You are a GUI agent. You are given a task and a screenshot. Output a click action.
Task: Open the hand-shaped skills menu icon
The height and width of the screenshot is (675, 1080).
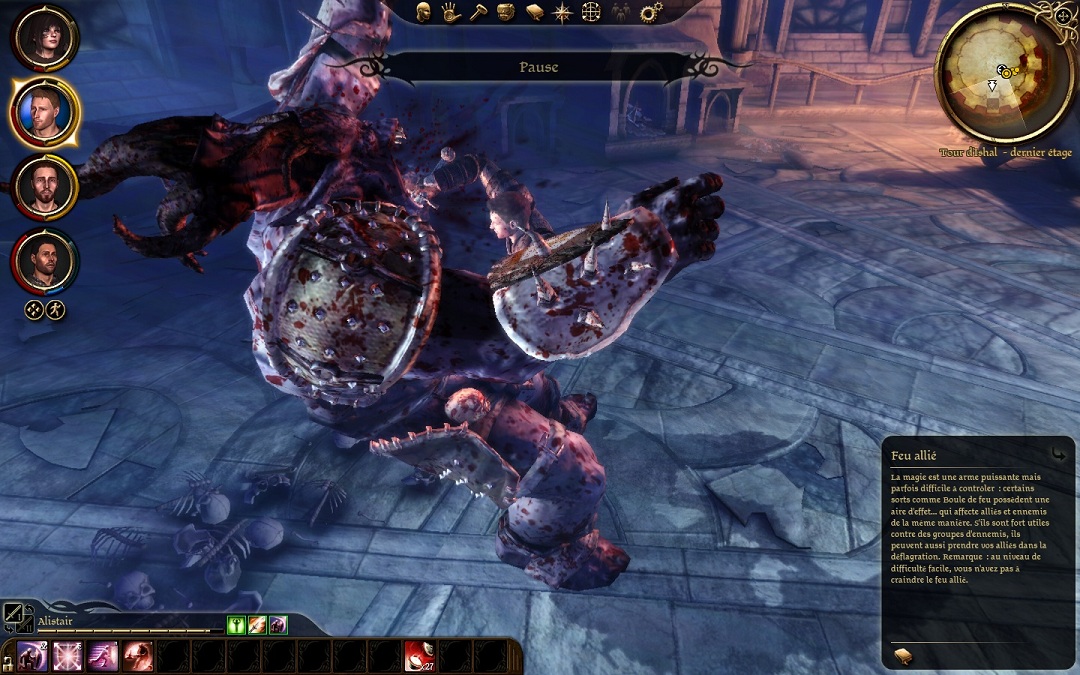(451, 13)
